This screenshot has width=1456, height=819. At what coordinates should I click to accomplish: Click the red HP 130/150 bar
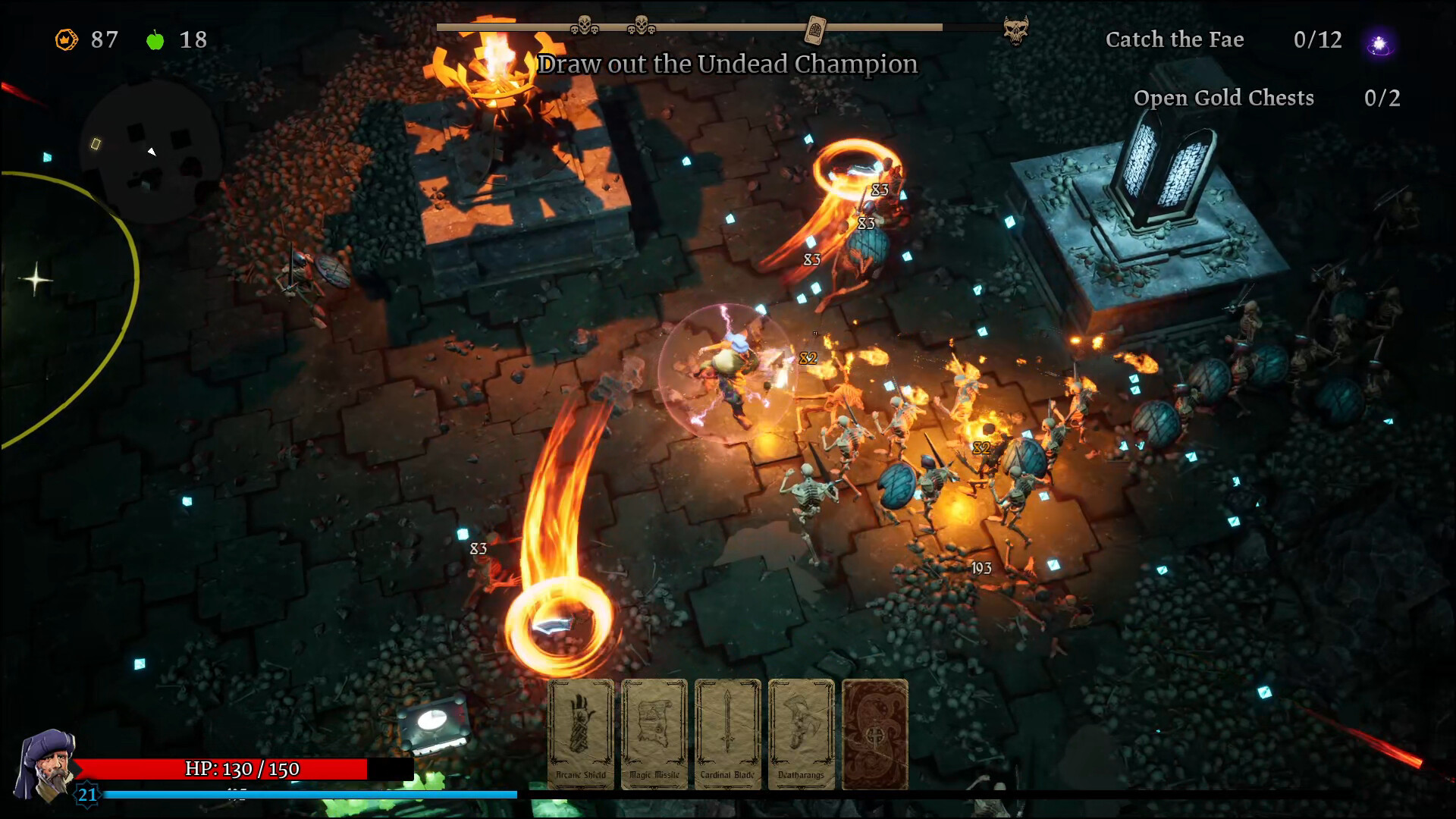click(227, 767)
